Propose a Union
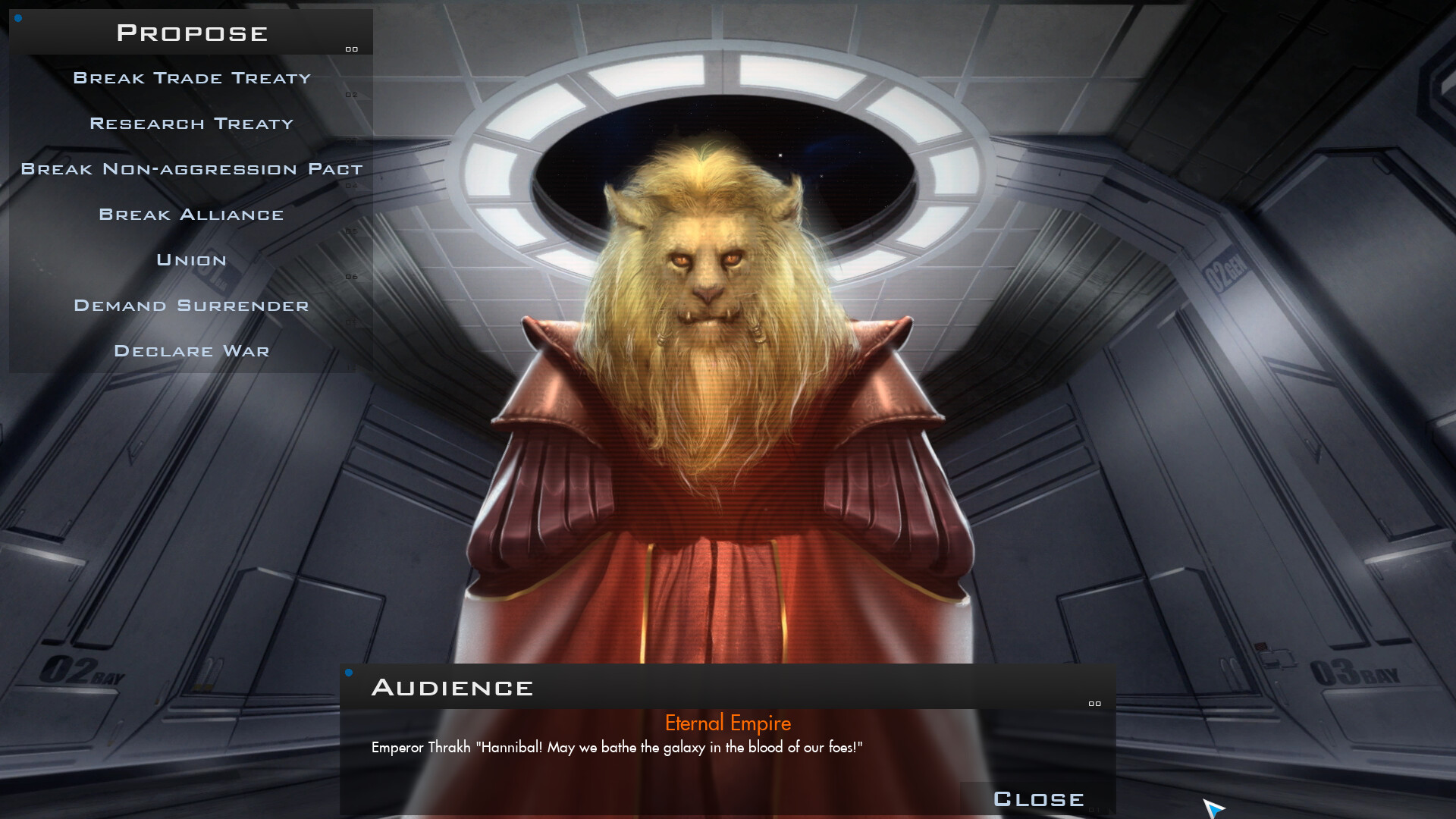This screenshot has width=1456, height=819. click(191, 260)
